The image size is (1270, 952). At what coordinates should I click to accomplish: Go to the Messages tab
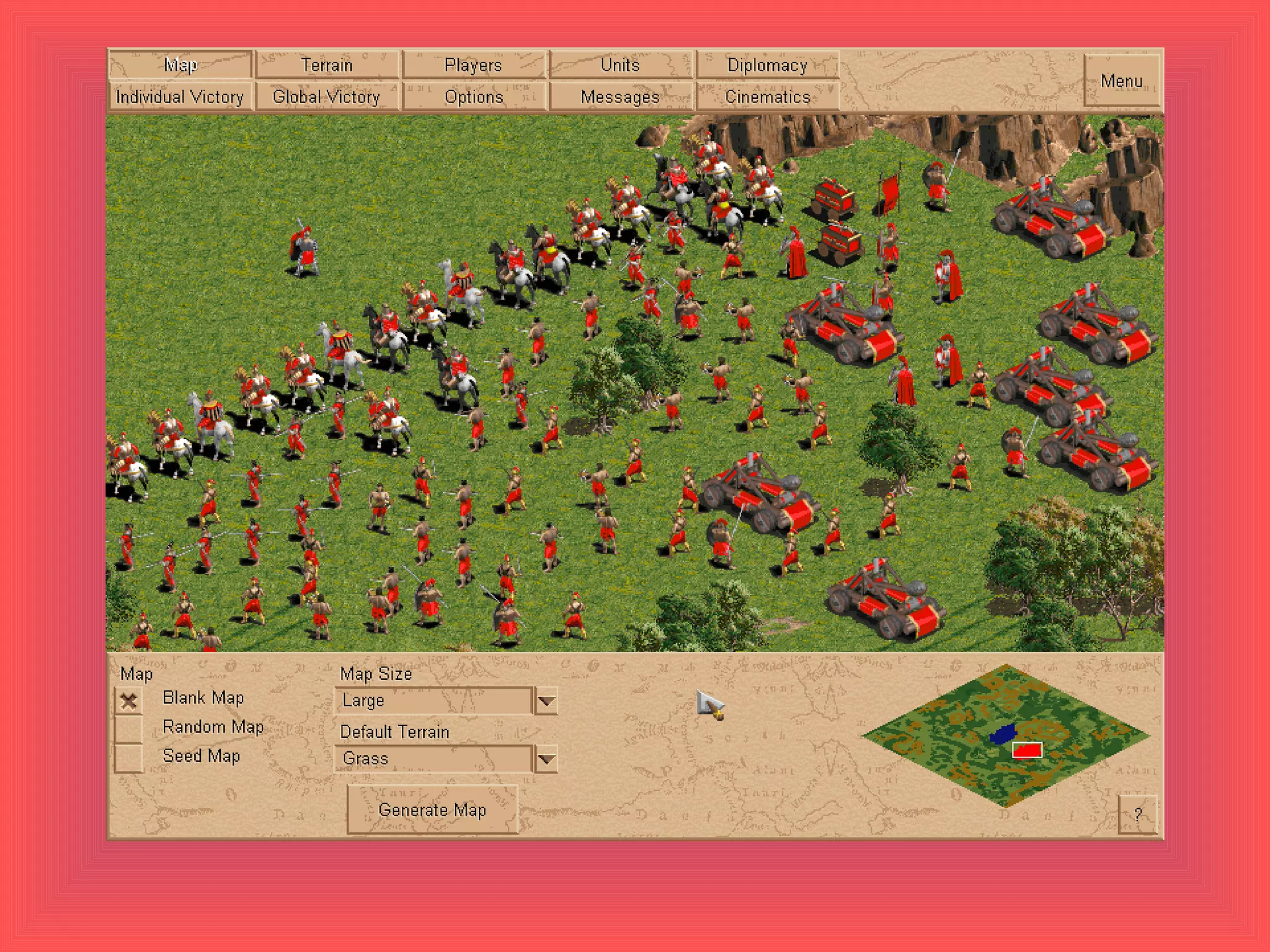(x=620, y=97)
